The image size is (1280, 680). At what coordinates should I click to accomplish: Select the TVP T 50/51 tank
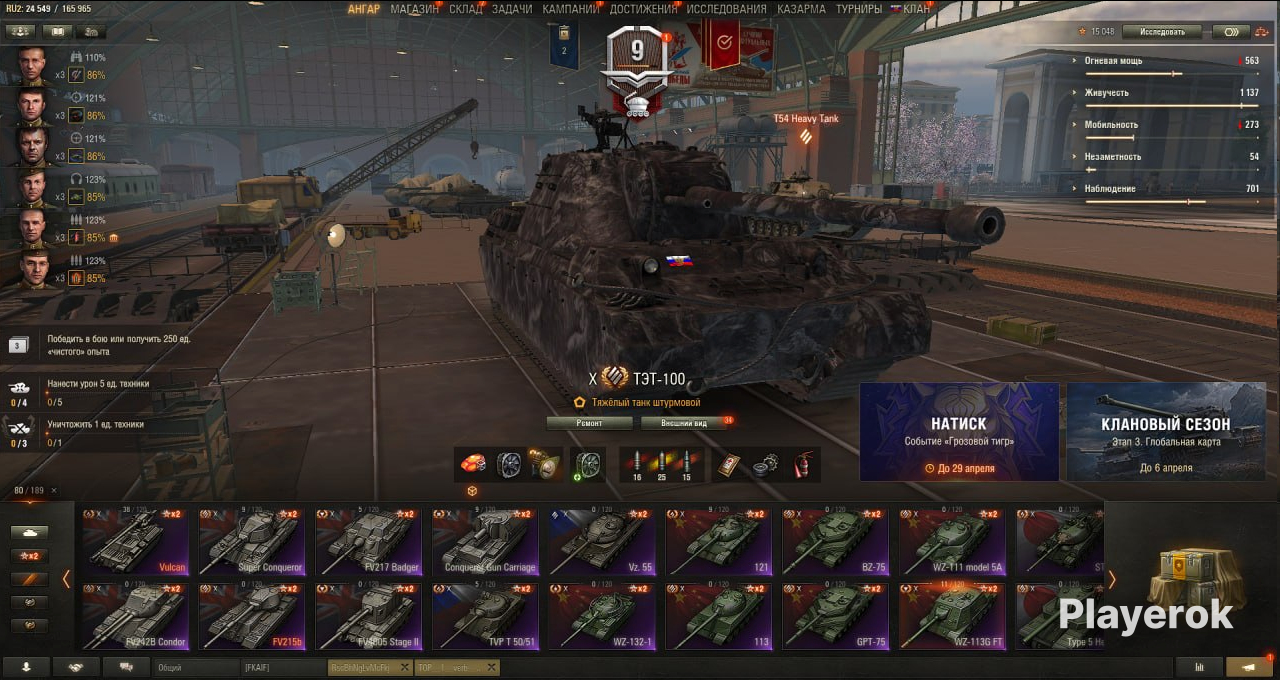coord(484,616)
